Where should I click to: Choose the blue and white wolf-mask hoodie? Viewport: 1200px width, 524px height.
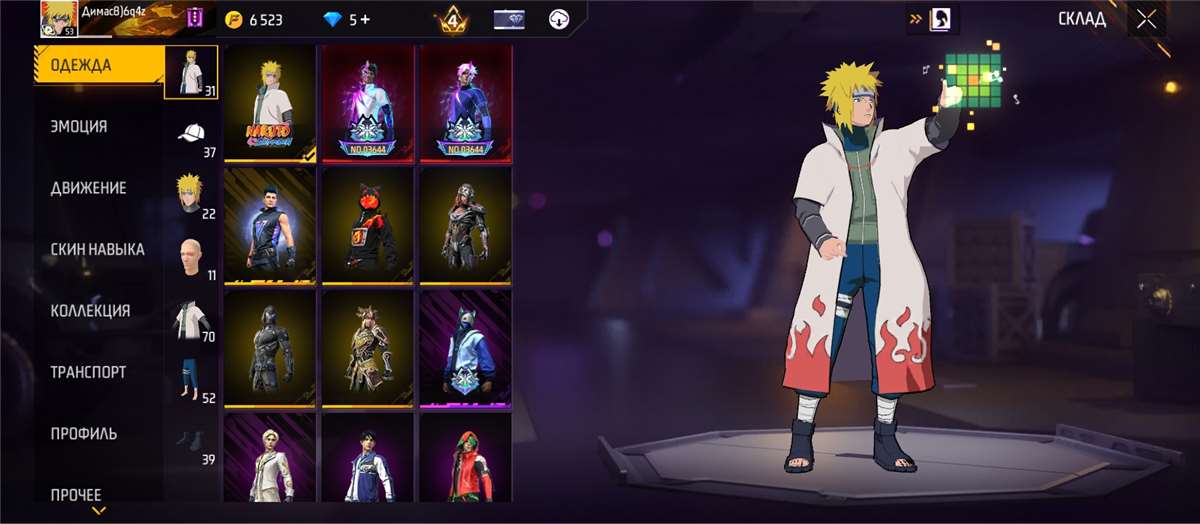[x=465, y=348]
